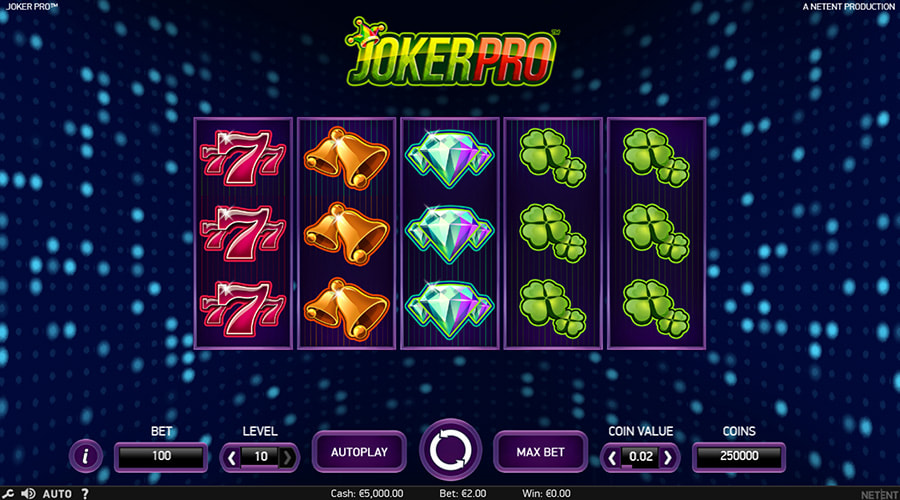Spin the reels with the circular arrow button
Viewport: 900px width, 500px height.
(x=452, y=452)
